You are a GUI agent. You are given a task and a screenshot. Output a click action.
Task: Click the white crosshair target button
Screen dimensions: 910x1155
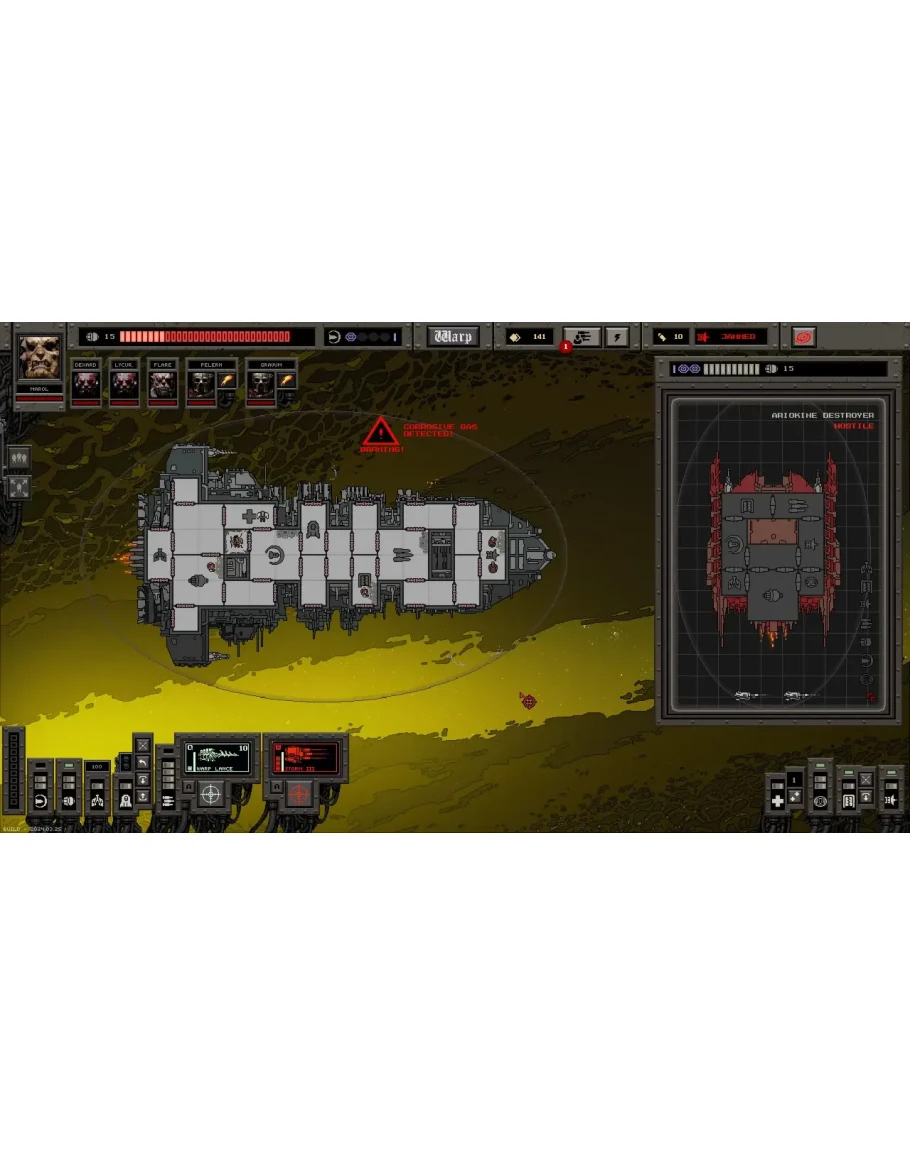[x=210, y=795]
